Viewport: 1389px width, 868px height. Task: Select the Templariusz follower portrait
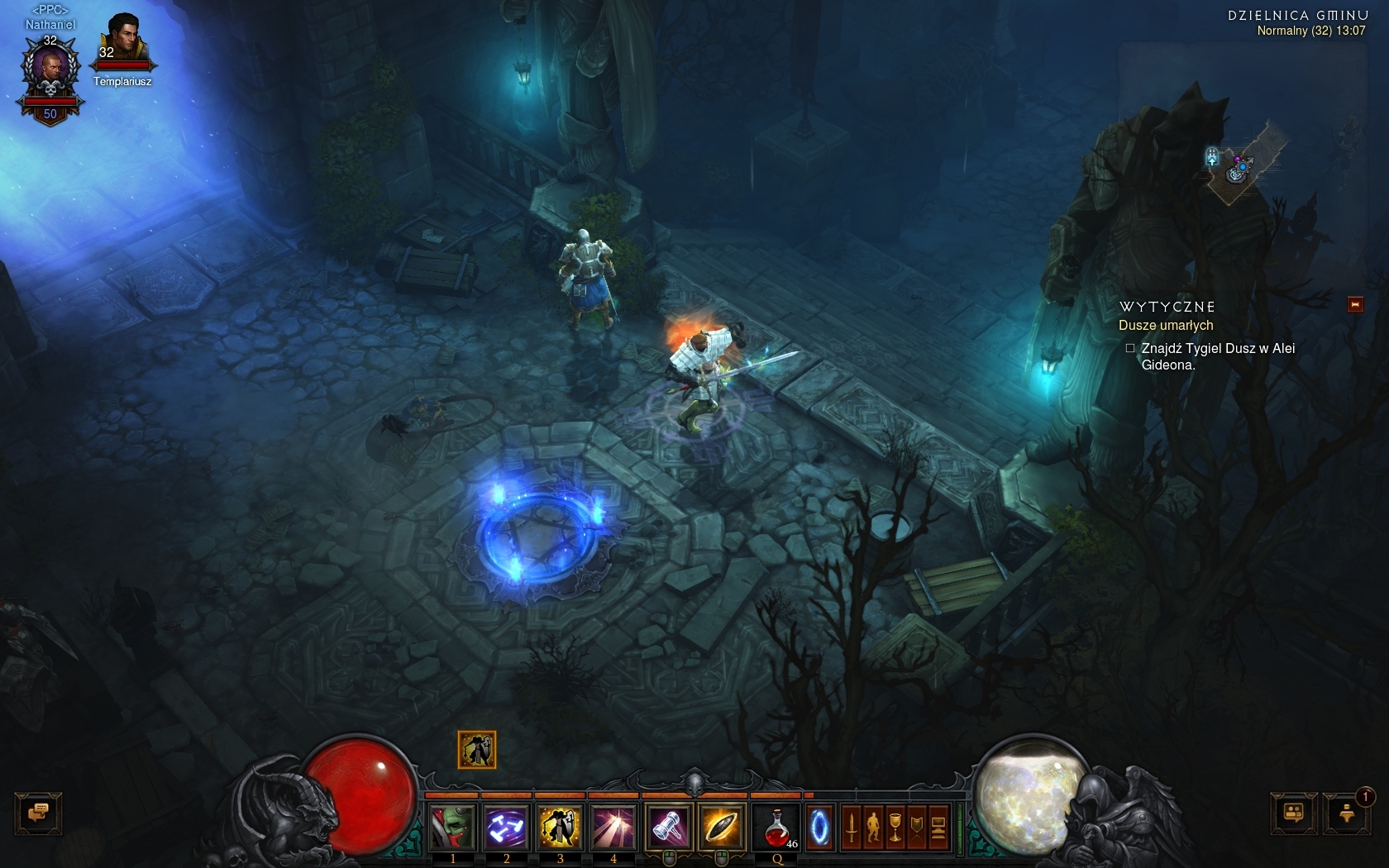pyautogui.click(x=122, y=41)
